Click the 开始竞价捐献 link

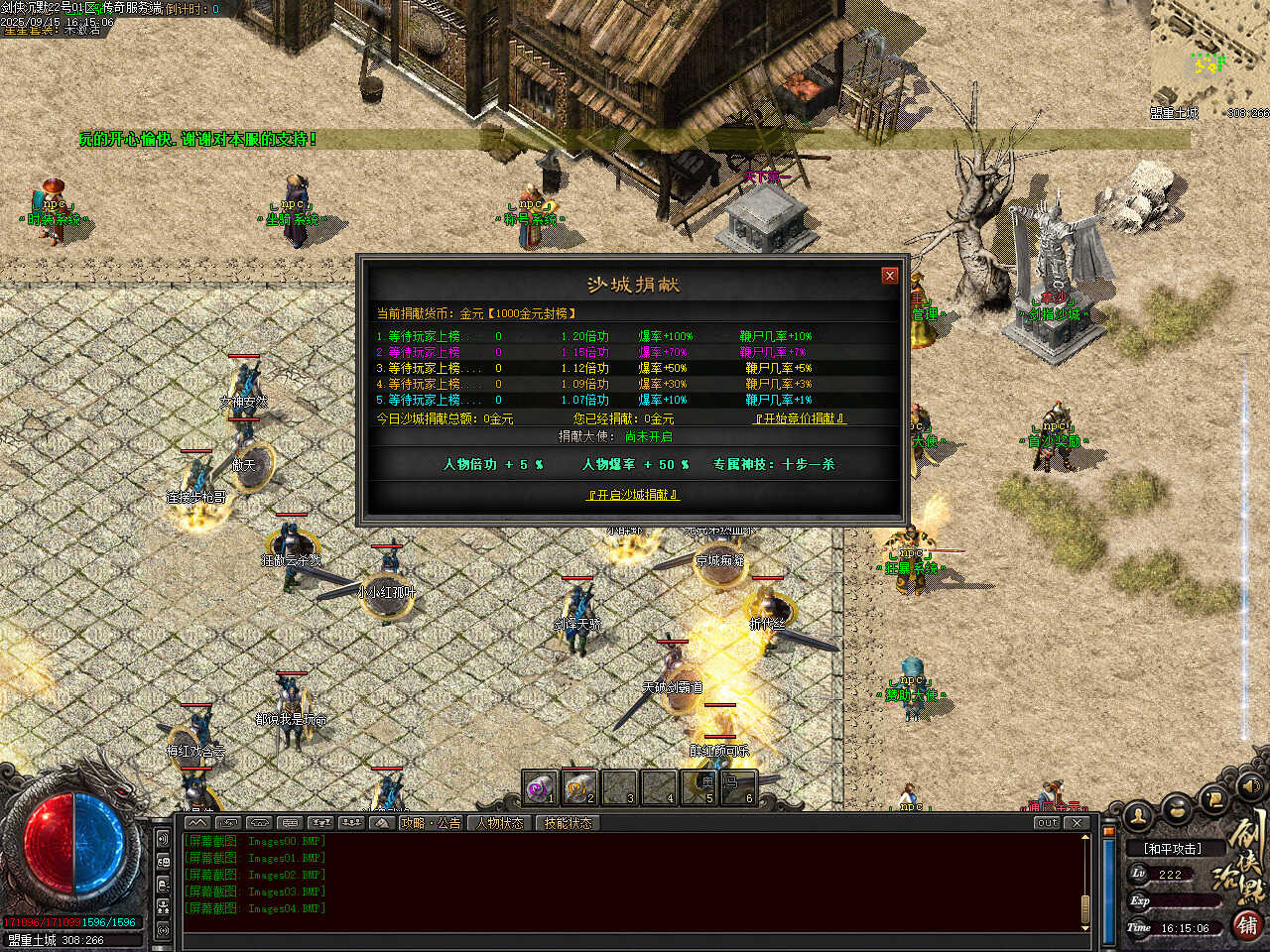(x=800, y=418)
